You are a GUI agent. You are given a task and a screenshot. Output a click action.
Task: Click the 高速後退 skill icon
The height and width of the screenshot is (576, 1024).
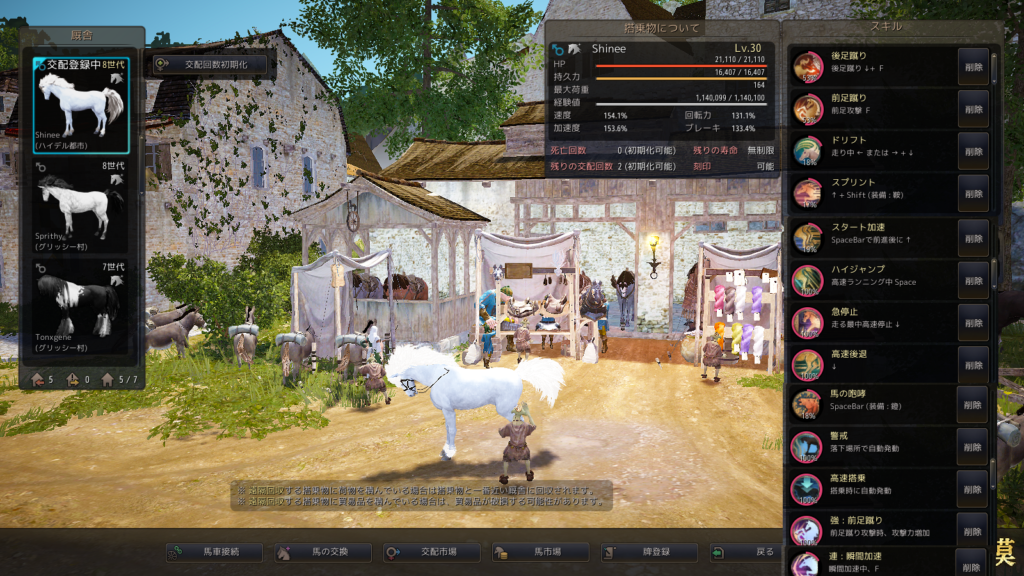(x=807, y=364)
